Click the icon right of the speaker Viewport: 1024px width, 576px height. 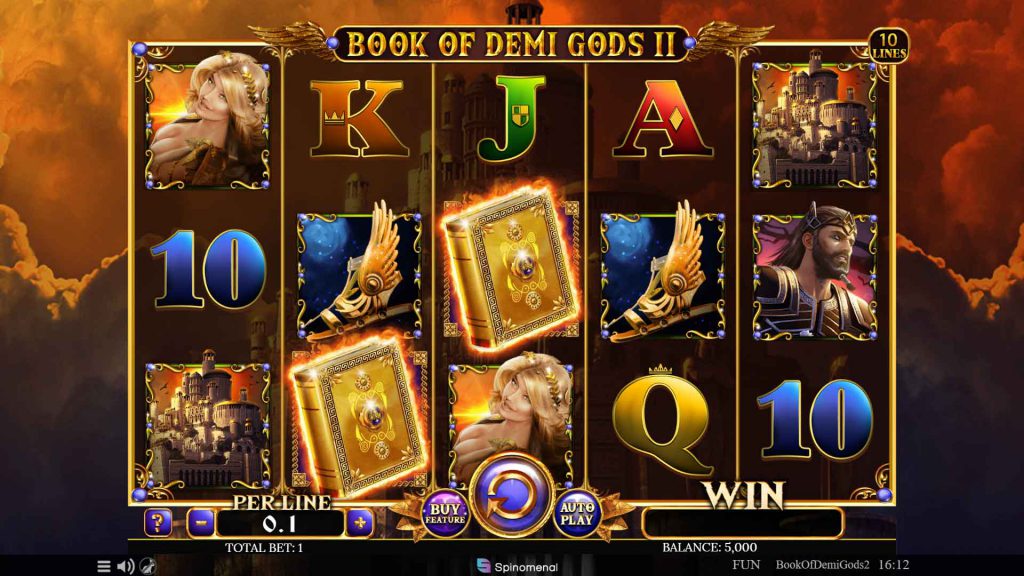(146, 566)
